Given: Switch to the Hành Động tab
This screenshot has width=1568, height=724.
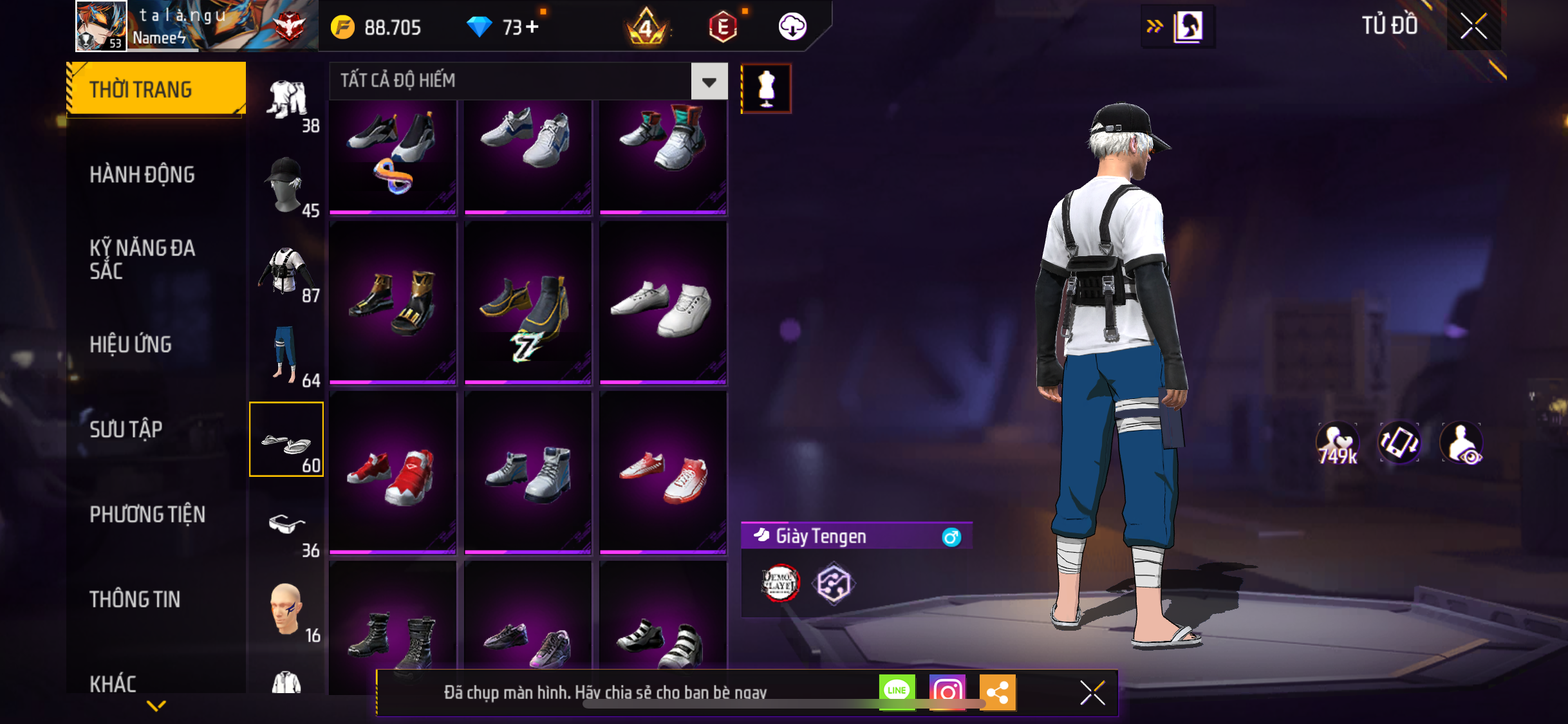Looking at the screenshot, I should 142,174.
